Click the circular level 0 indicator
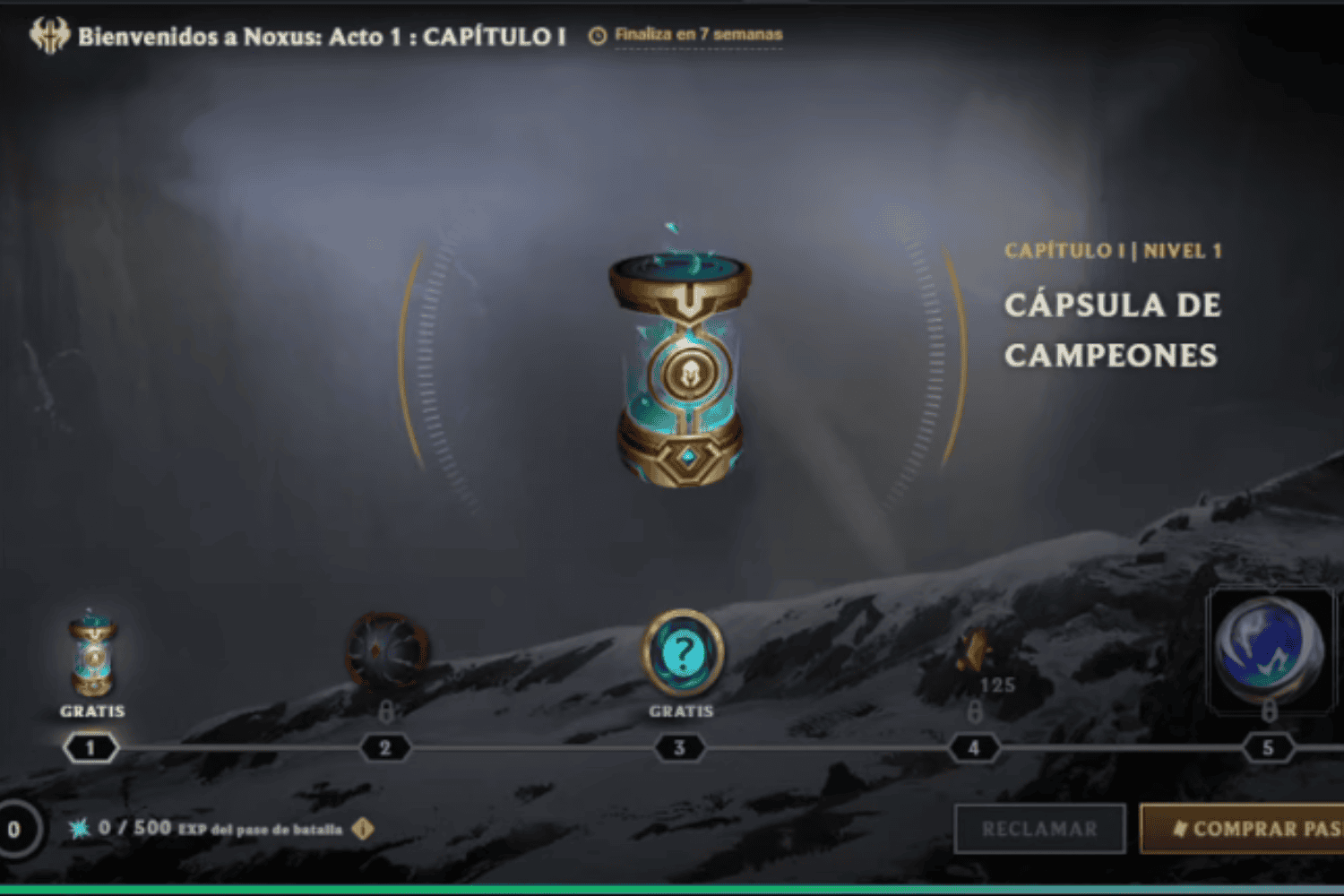Screen dimensions: 1344x896 click(x=14, y=828)
